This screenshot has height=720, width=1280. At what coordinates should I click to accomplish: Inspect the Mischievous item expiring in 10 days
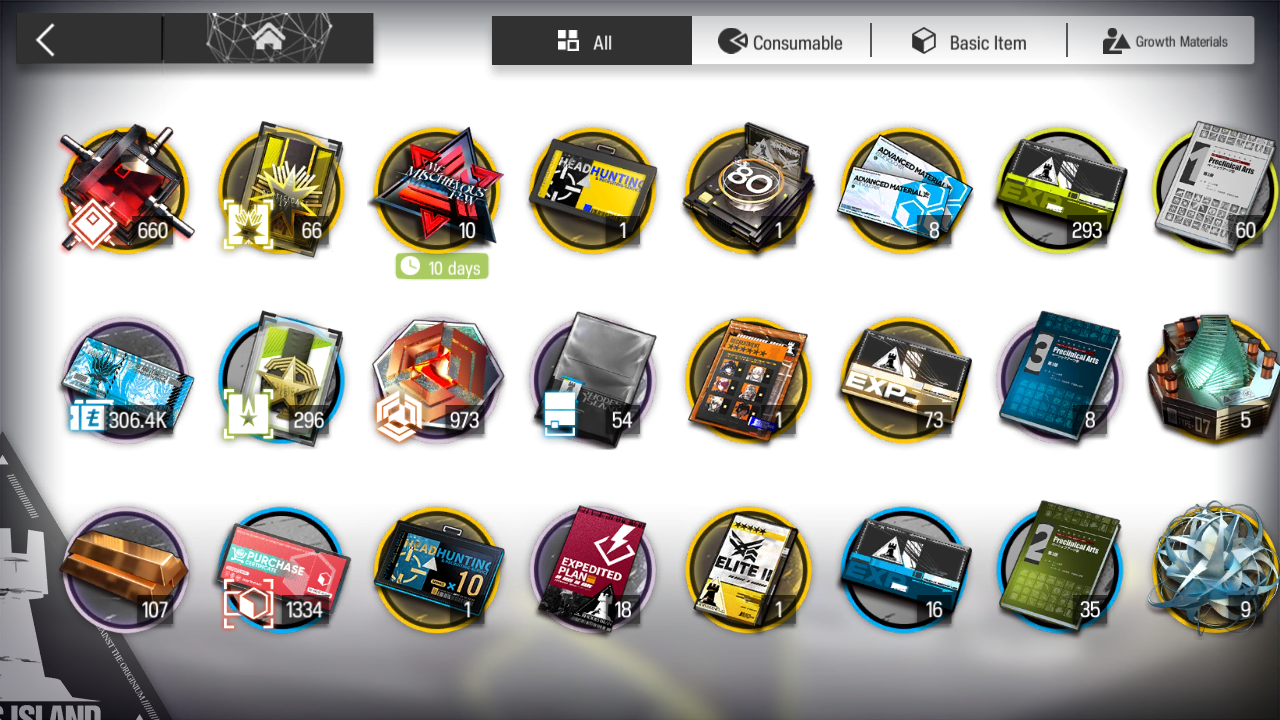pos(436,190)
